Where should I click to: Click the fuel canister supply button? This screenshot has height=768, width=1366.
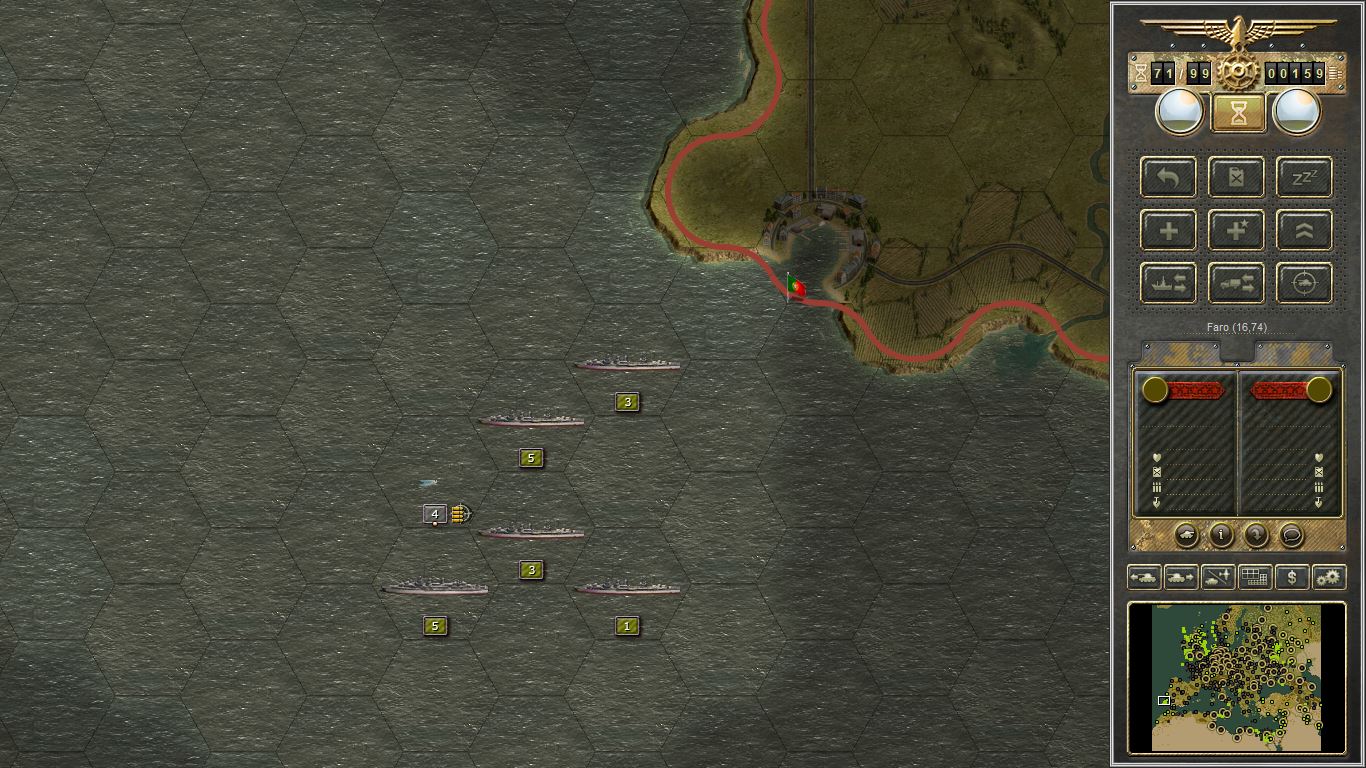tap(1237, 178)
